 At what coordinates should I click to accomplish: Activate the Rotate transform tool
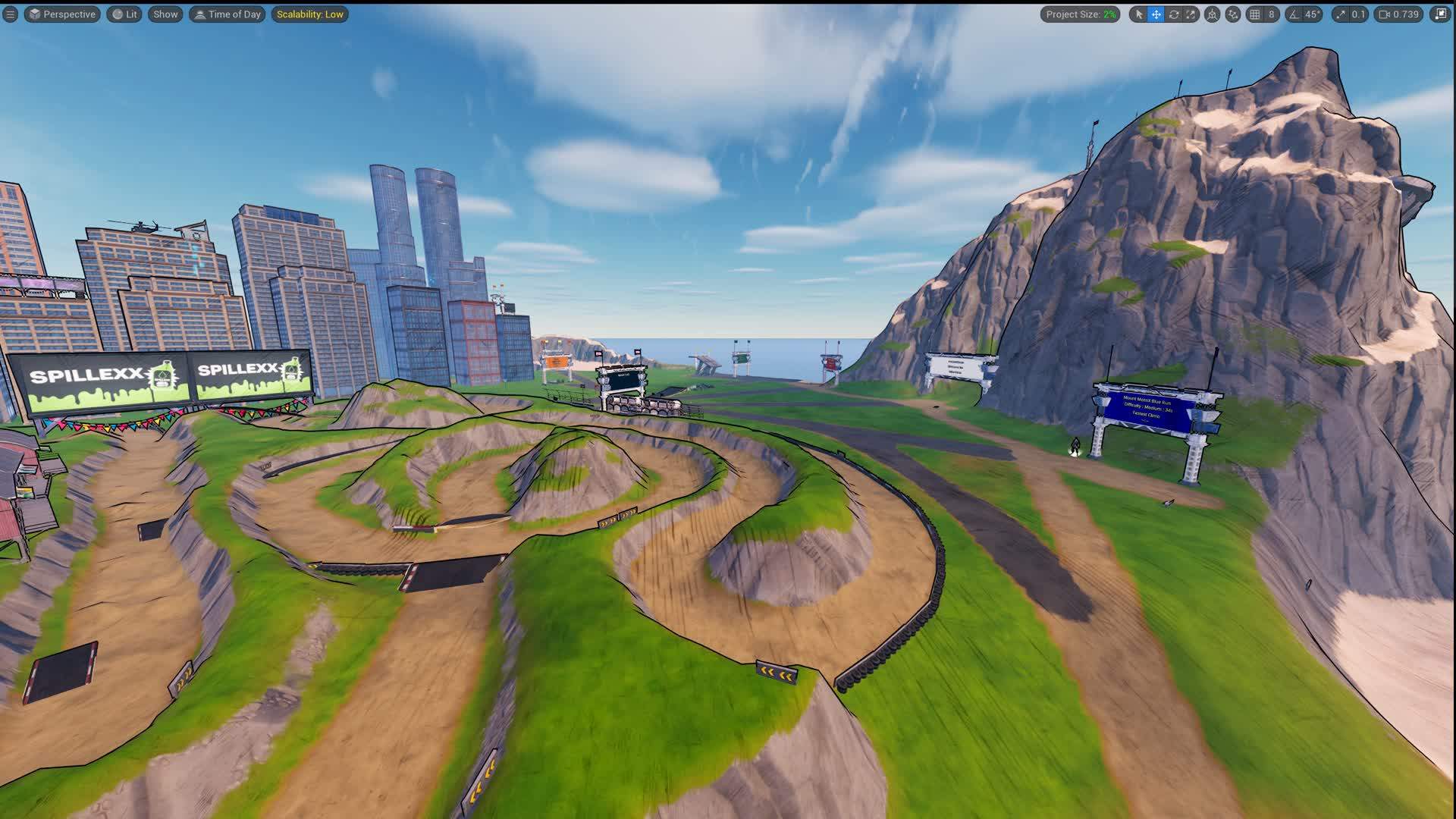point(1174,14)
